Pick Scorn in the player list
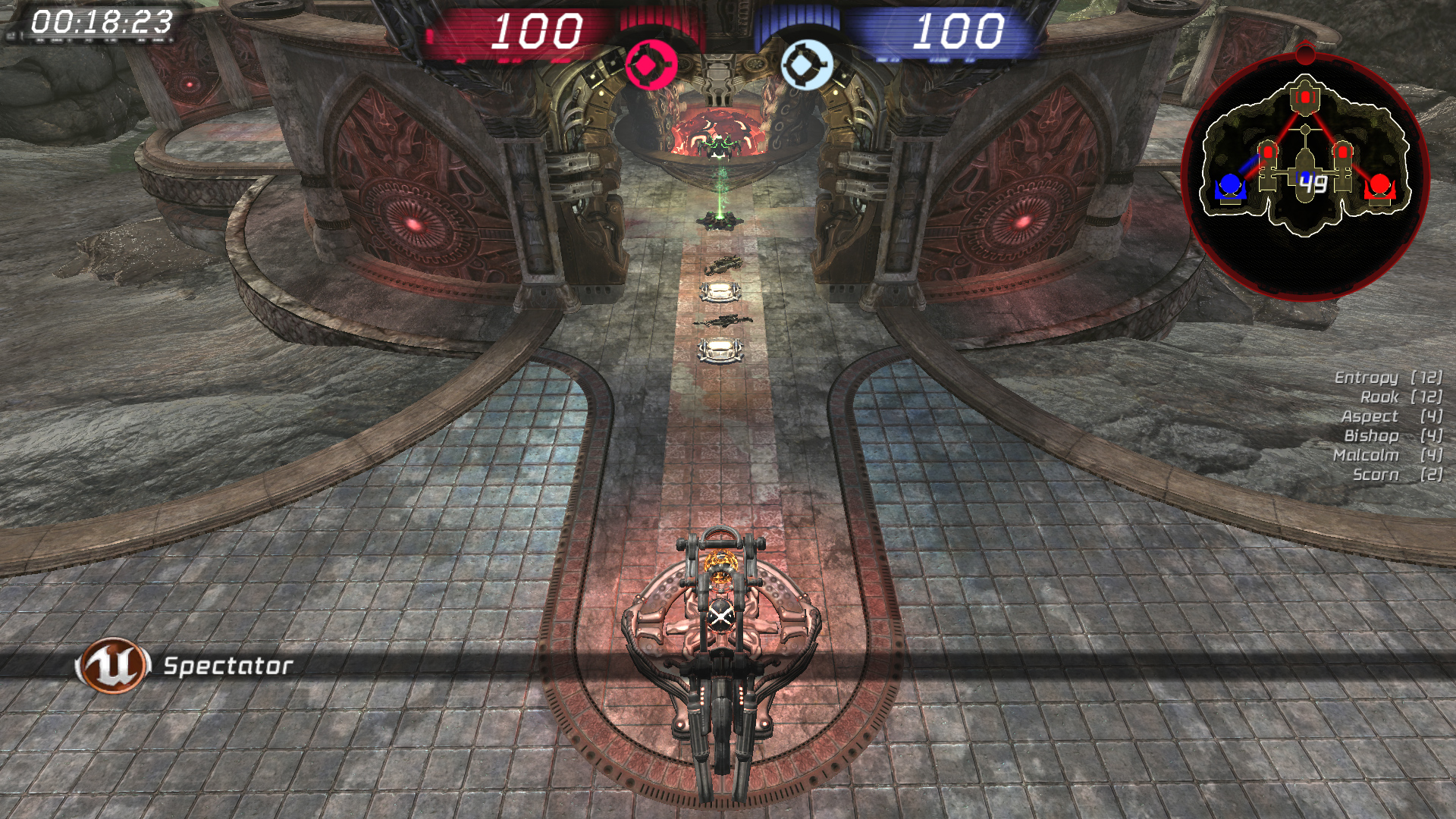The width and height of the screenshot is (1456, 819). 1376,475
